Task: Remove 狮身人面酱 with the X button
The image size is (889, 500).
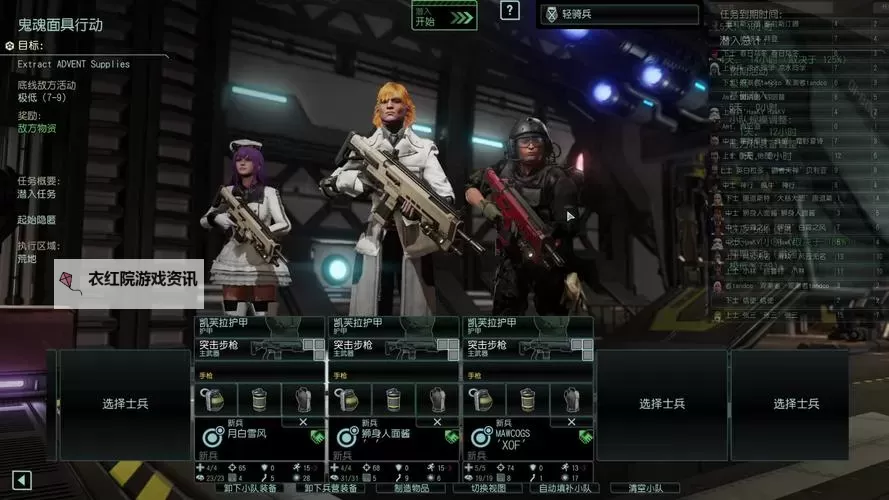Action: [x=438, y=422]
